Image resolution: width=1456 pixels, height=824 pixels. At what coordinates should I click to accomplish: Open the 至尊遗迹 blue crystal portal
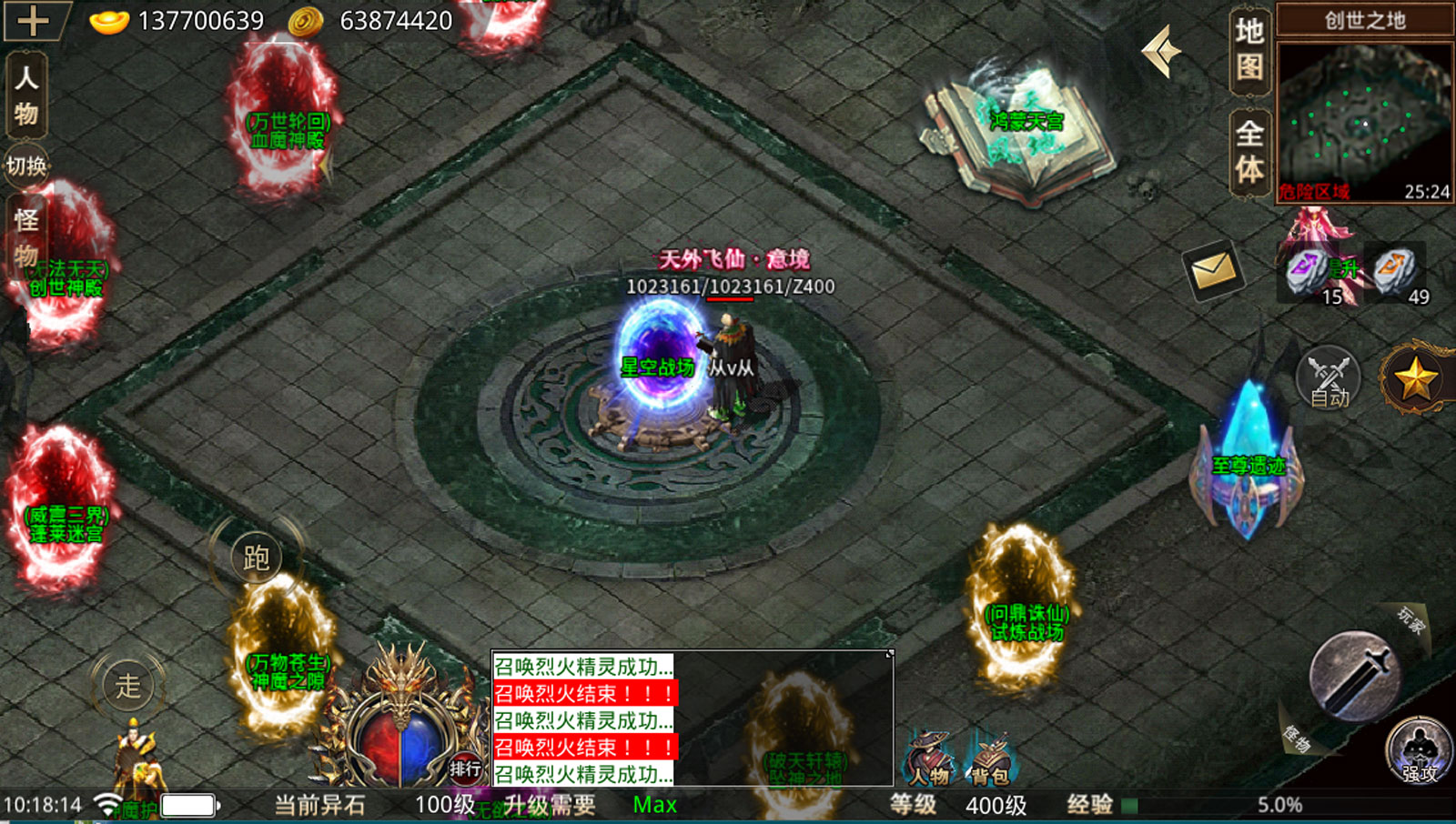1249,455
